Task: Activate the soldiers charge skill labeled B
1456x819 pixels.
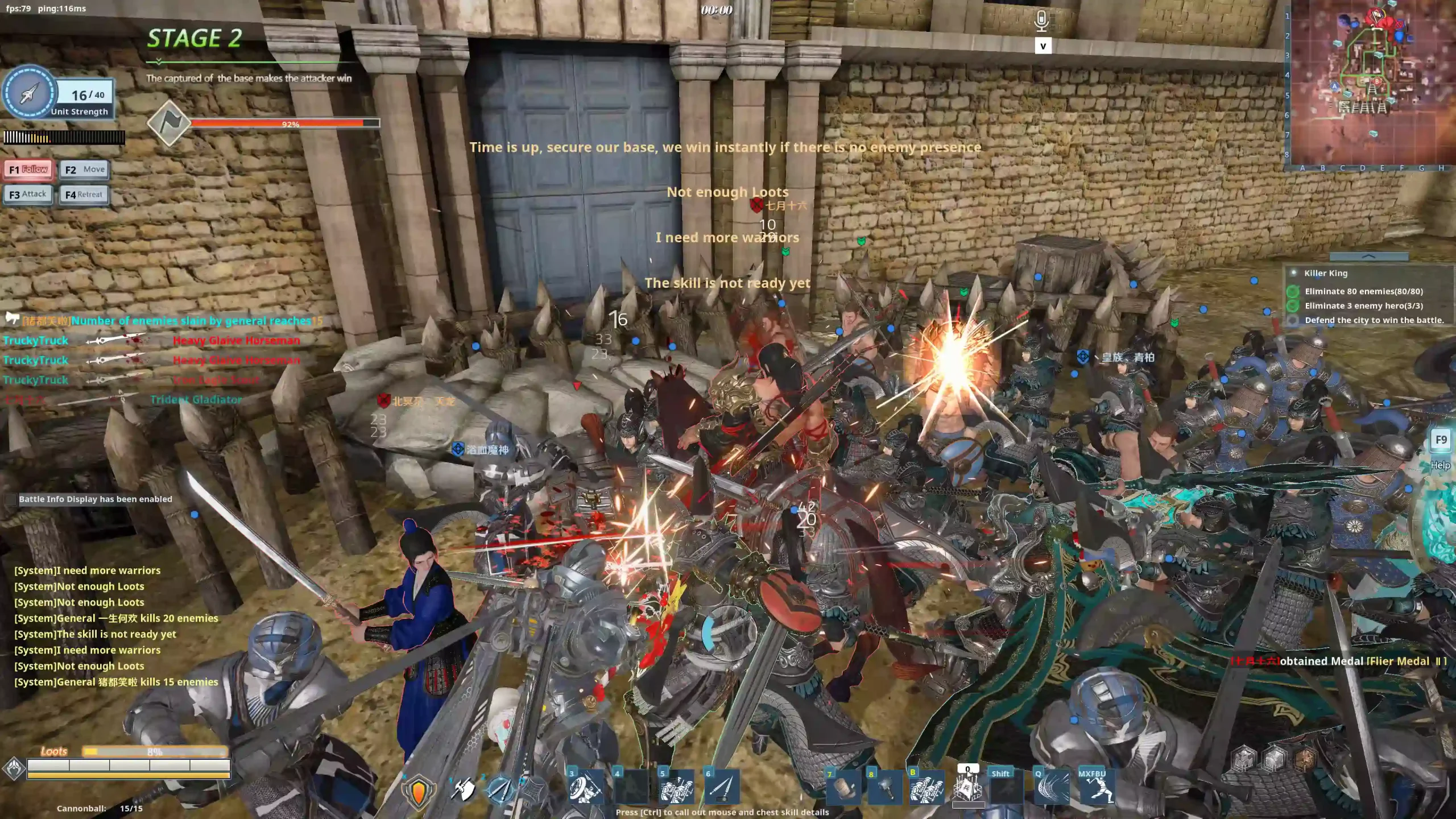Action: point(926,789)
